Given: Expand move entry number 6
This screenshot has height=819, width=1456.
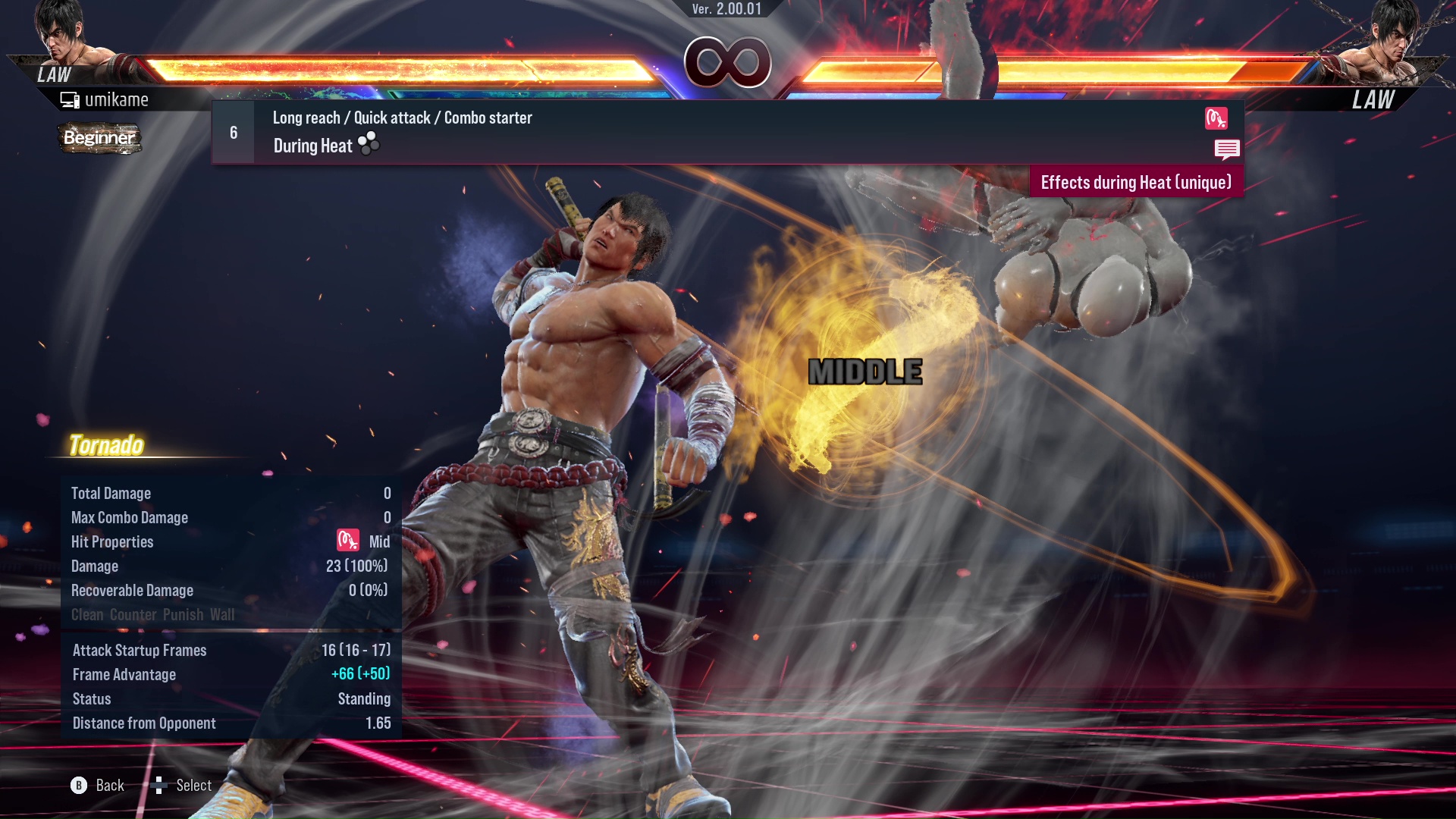Looking at the screenshot, I should click(232, 131).
